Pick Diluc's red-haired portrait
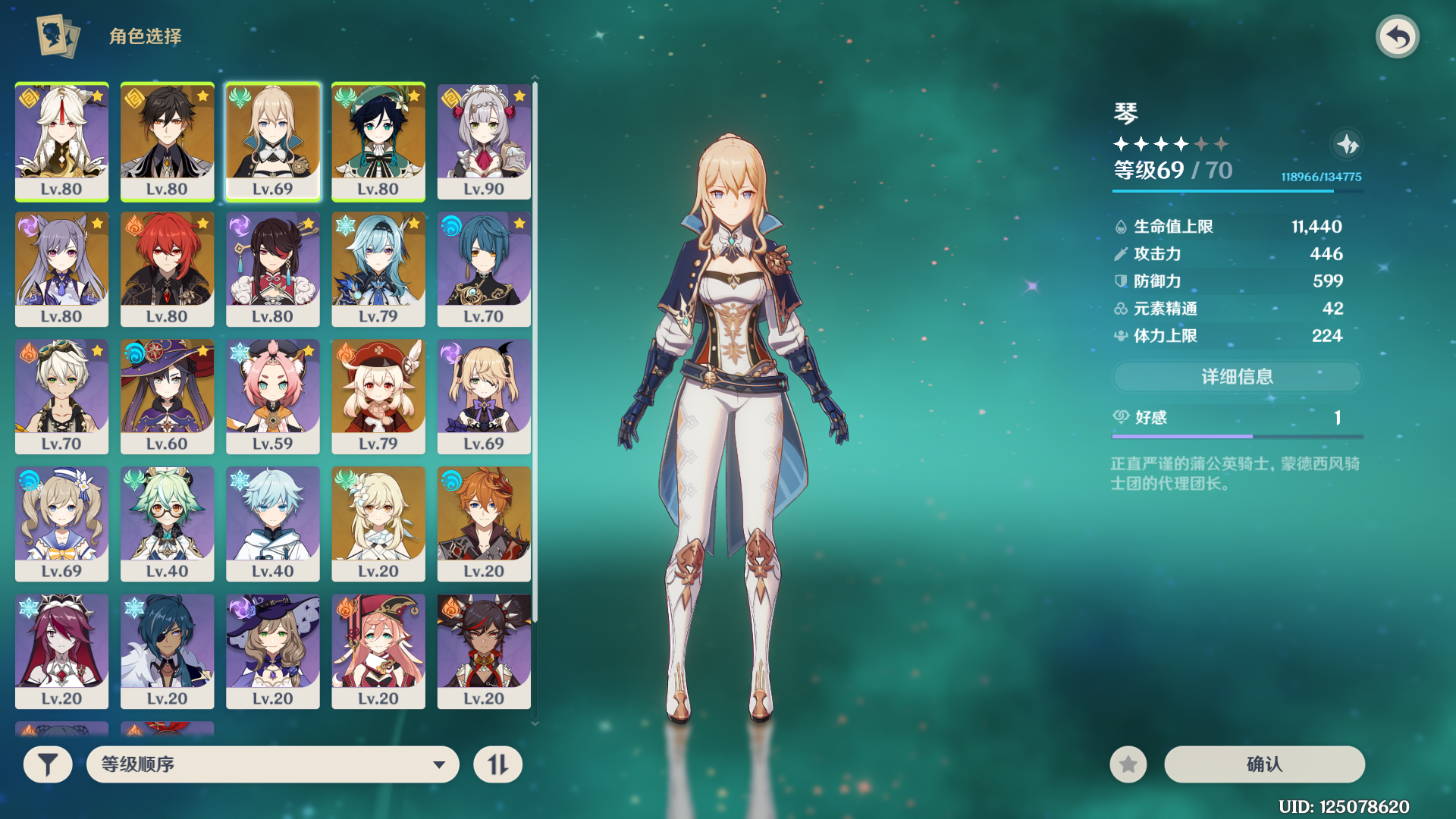The height and width of the screenshot is (819, 1456). coord(167,269)
